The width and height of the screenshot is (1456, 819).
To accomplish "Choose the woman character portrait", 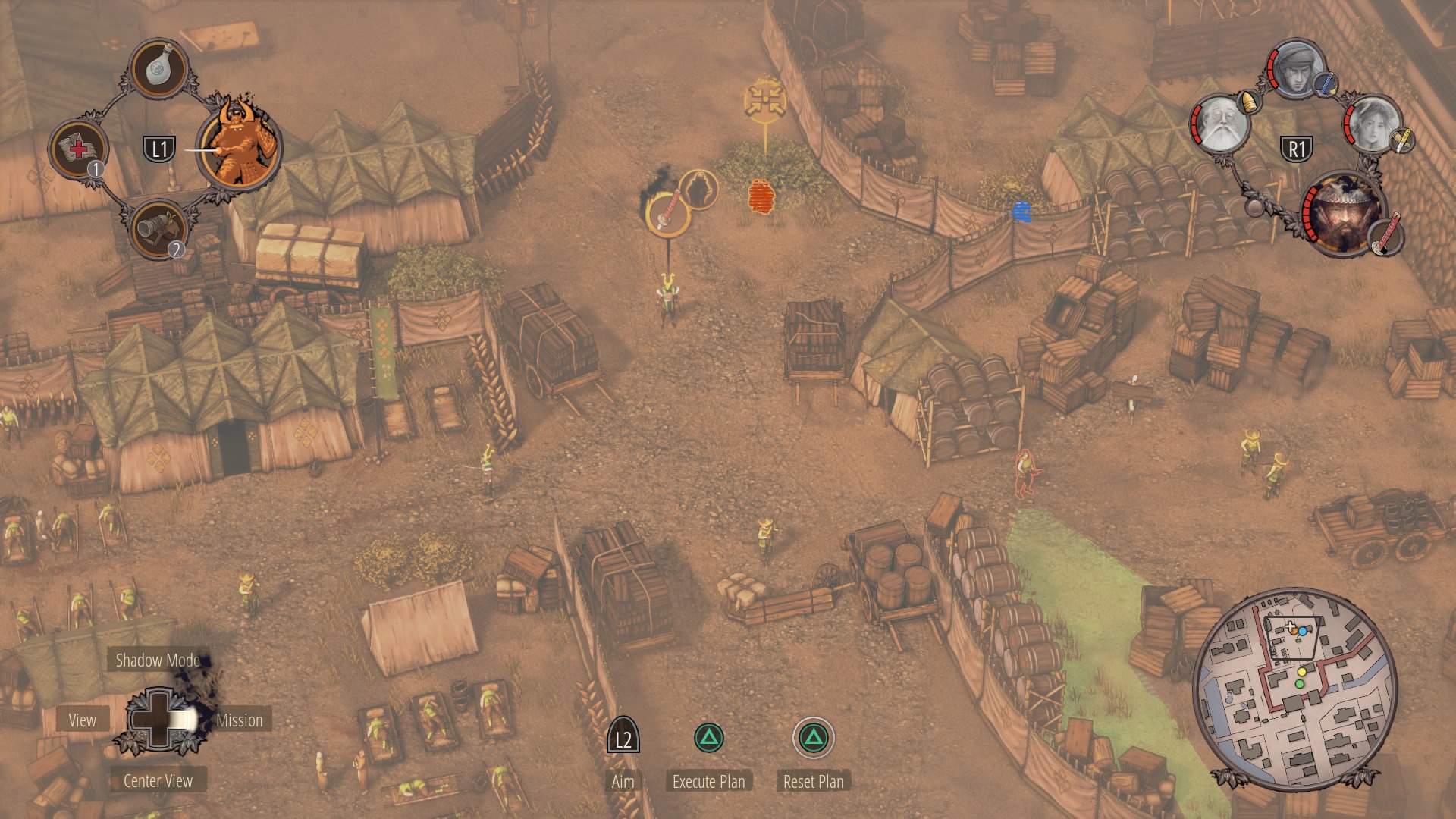I will coord(1373,124).
